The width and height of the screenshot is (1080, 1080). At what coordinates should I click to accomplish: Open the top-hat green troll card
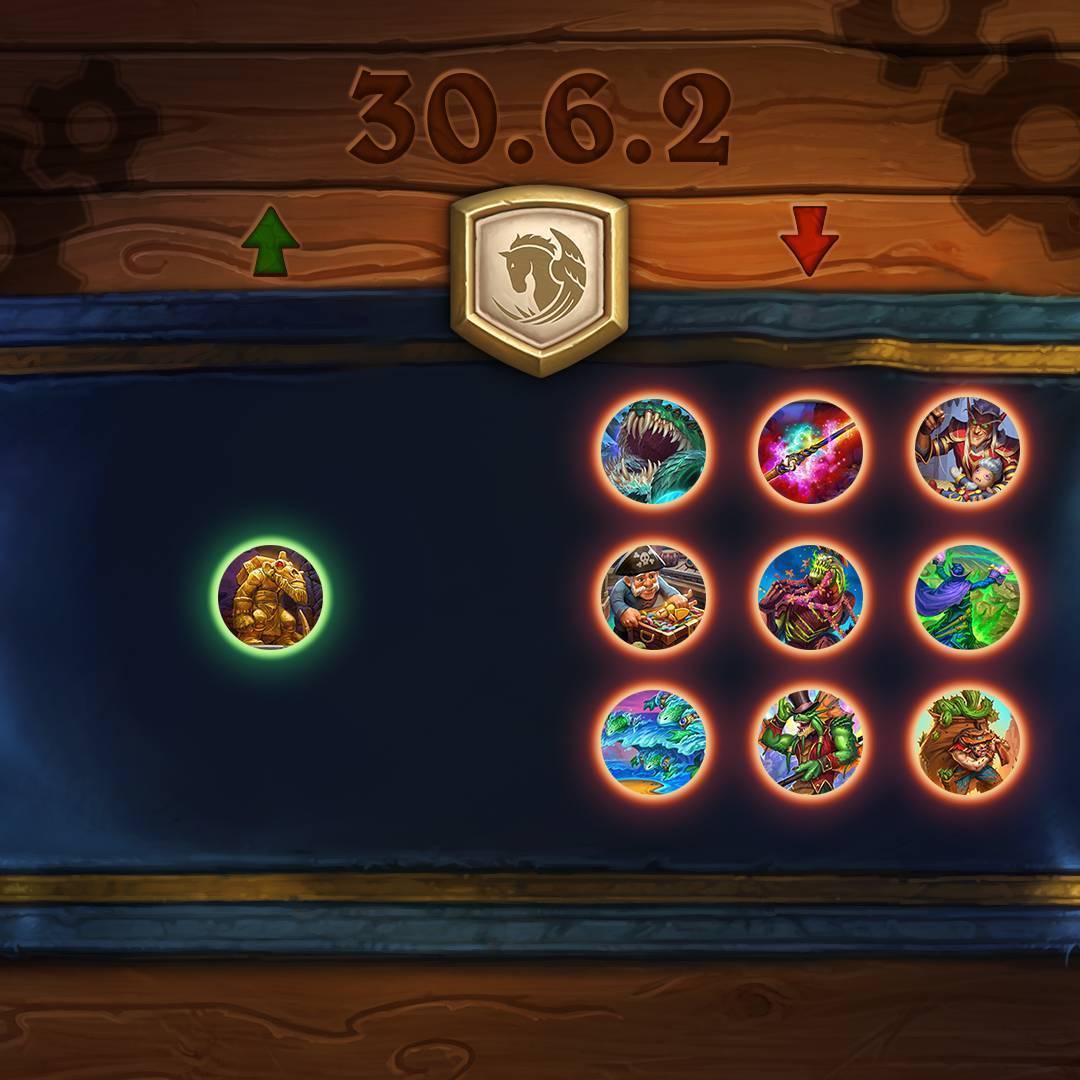[810, 741]
